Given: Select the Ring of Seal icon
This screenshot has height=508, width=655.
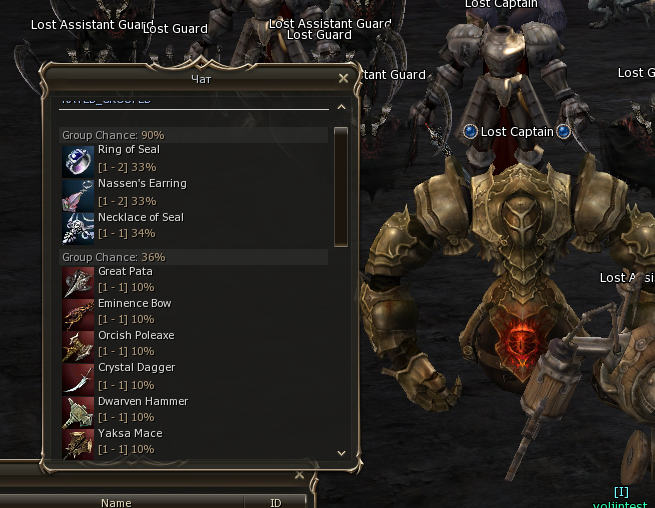Looking at the screenshot, I should coord(78,160).
